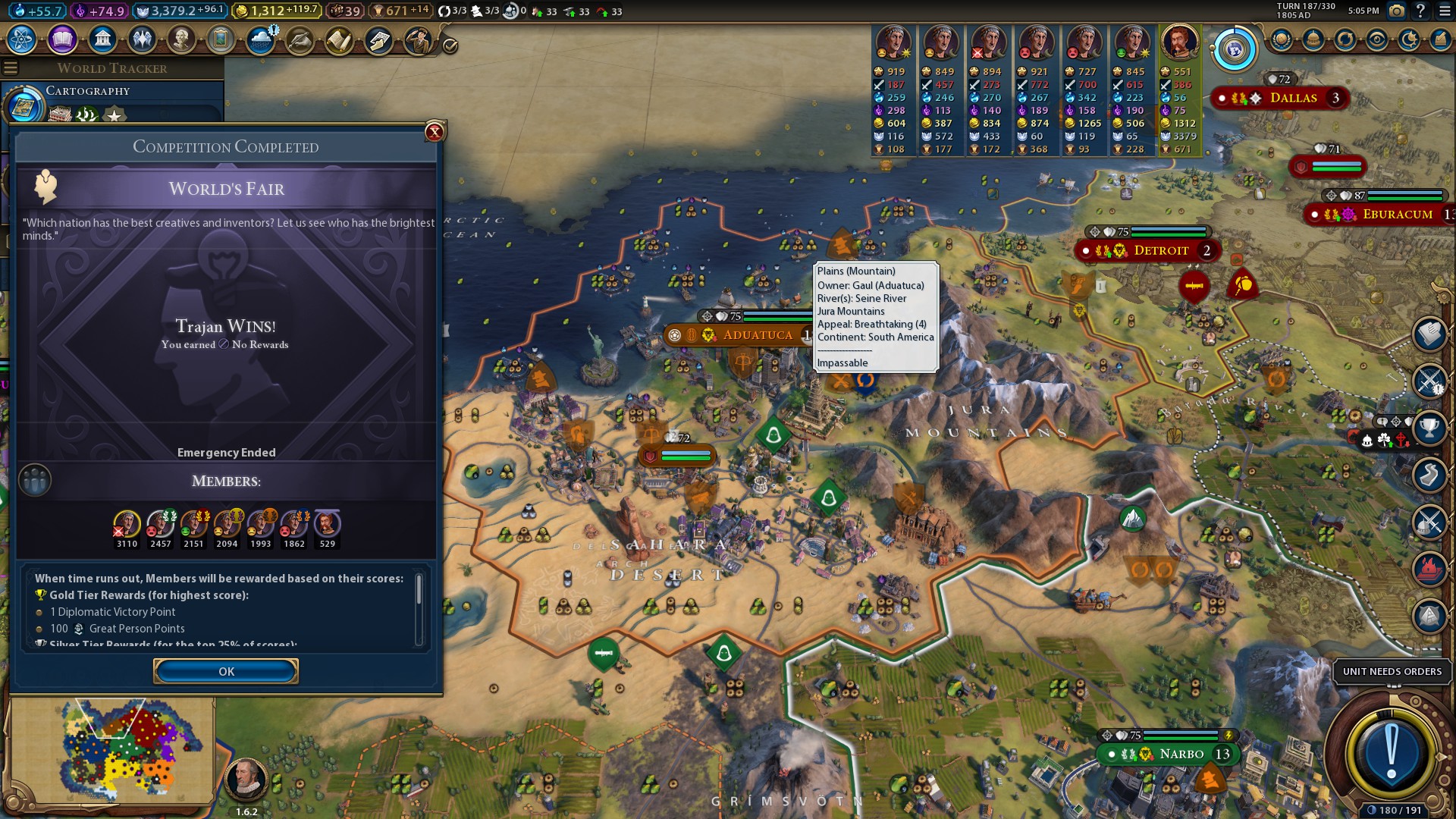1456x819 pixels.
Task: Open the World Congress globe icon
Action: (1235, 50)
